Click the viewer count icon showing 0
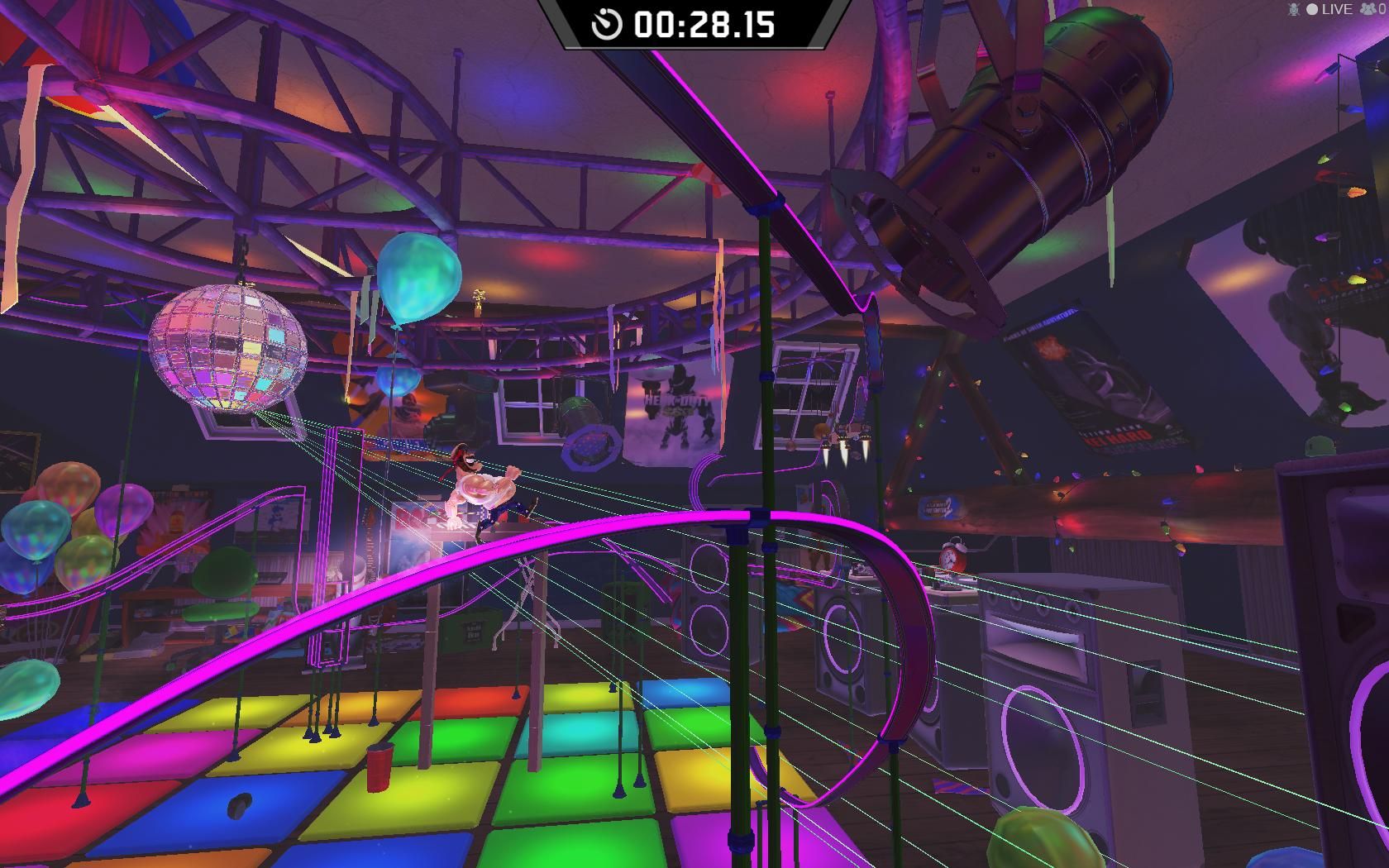1389x868 pixels. pos(1368,9)
